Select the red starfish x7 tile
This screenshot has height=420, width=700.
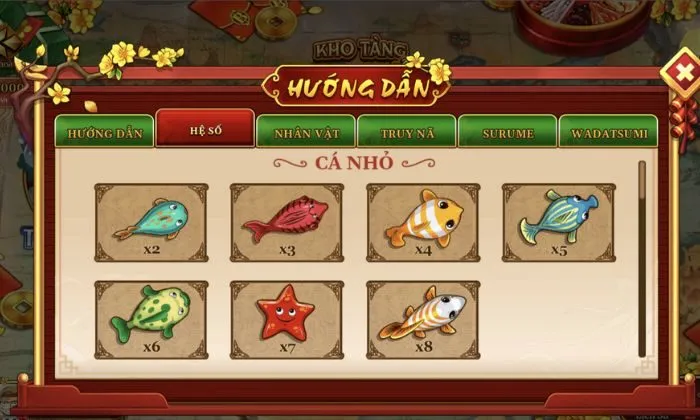[287, 320]
